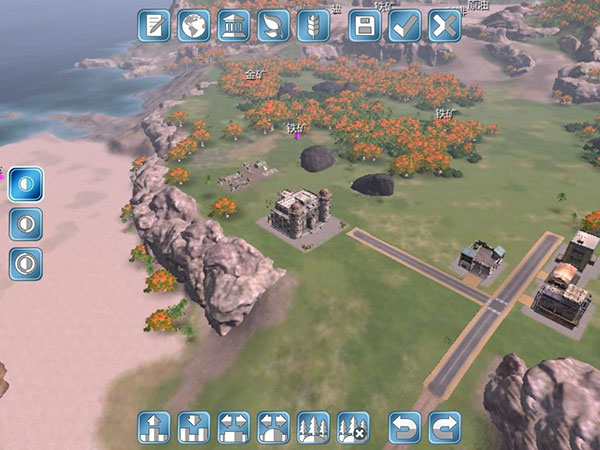Choose the smooth hill terrain tool

pyautogui.click(x=273, y=428)
